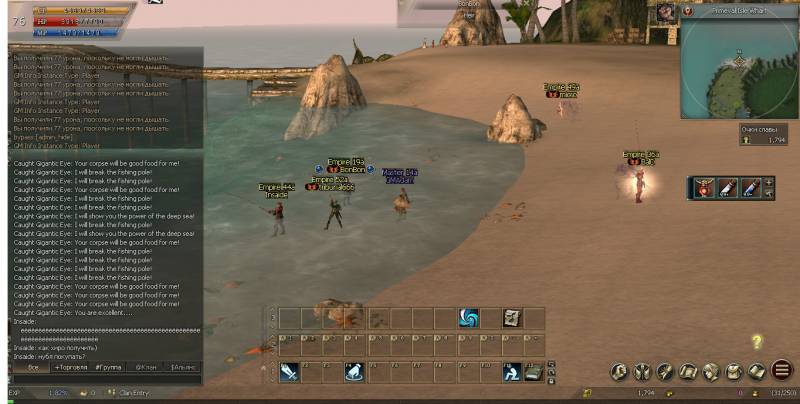Switch to the @Клан clan chat tab
This screenshot has width=800, height=404.
[146, 367]
